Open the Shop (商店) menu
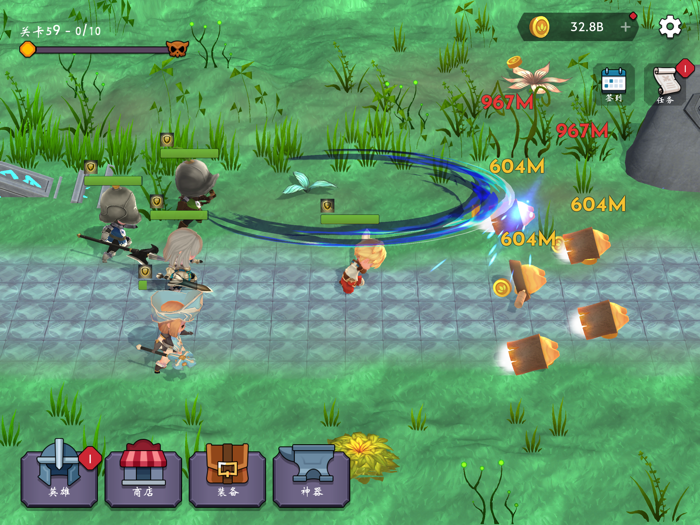 click(143, 473)
